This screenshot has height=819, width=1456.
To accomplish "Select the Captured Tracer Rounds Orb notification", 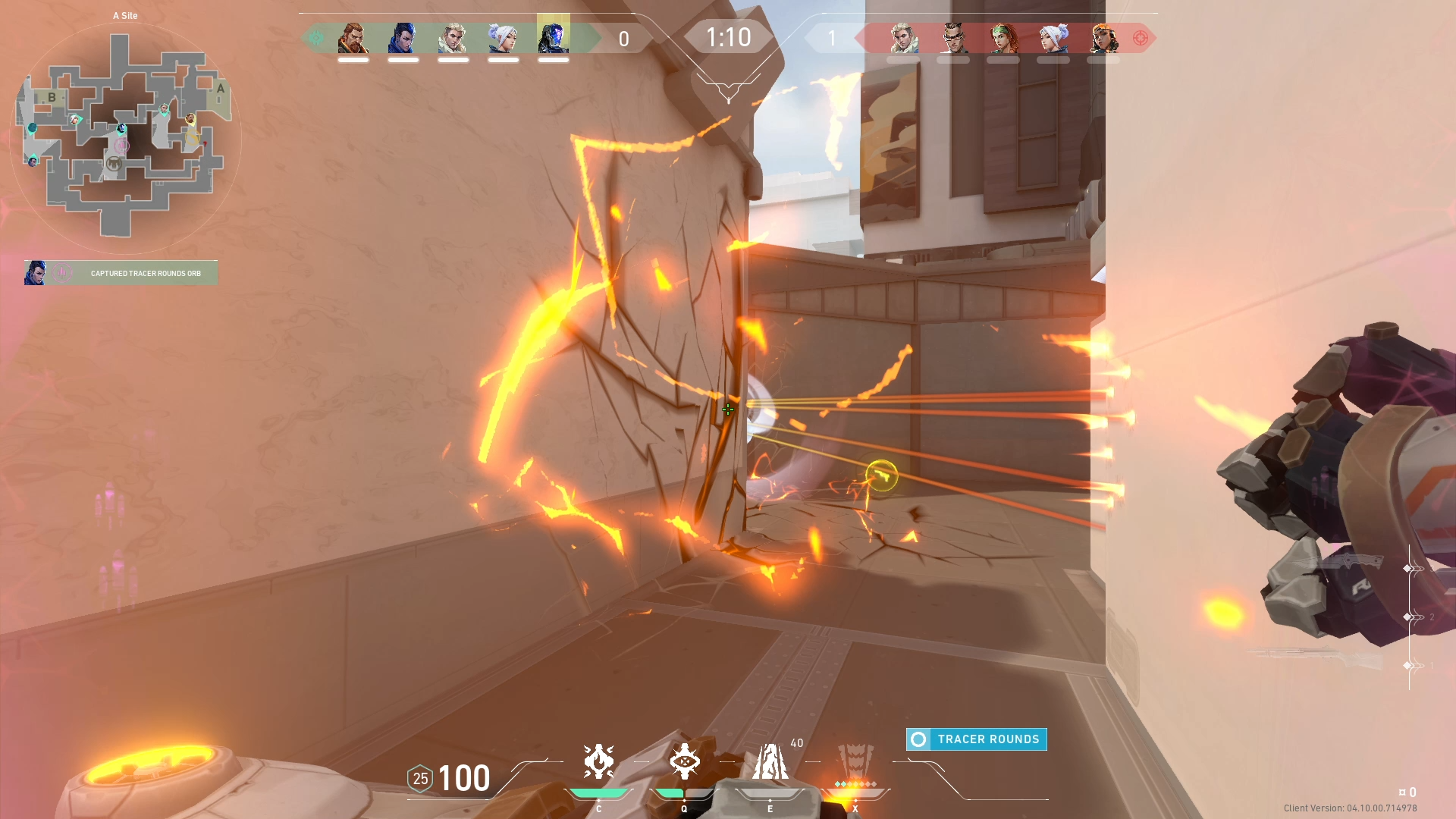I will coord(121,273).
